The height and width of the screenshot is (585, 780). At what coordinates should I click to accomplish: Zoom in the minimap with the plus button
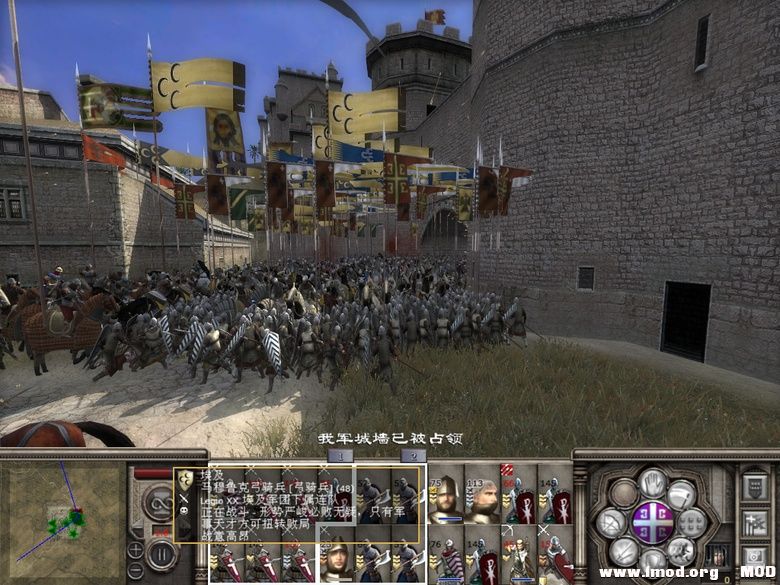click(x=135, y=549)
